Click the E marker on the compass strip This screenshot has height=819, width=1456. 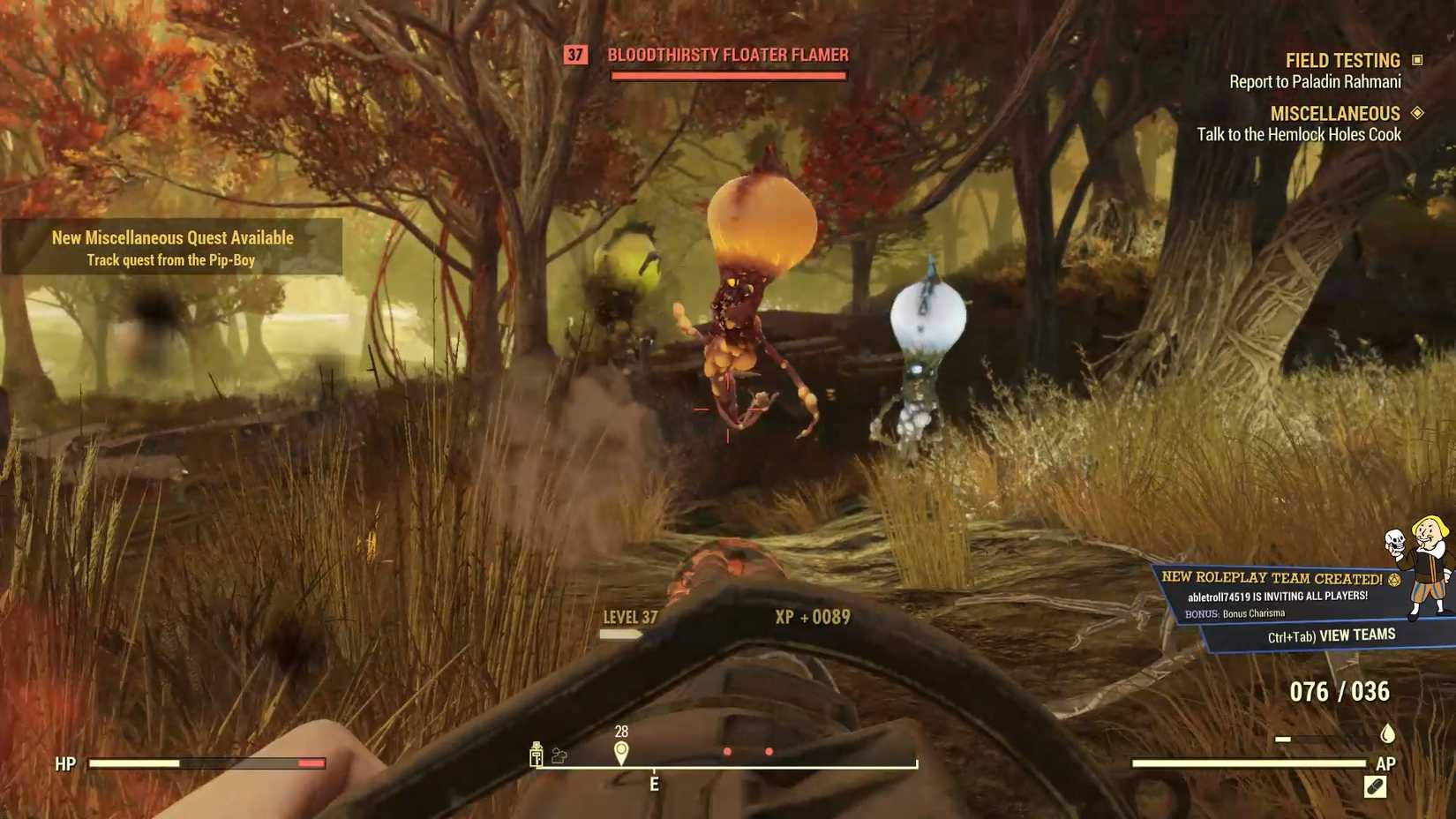653,785
